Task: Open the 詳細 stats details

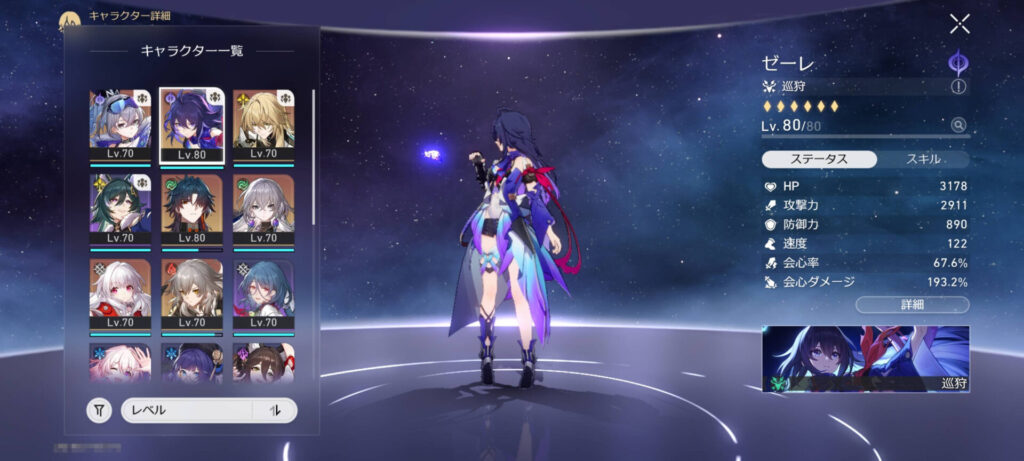Action: (x=912, y=304)
